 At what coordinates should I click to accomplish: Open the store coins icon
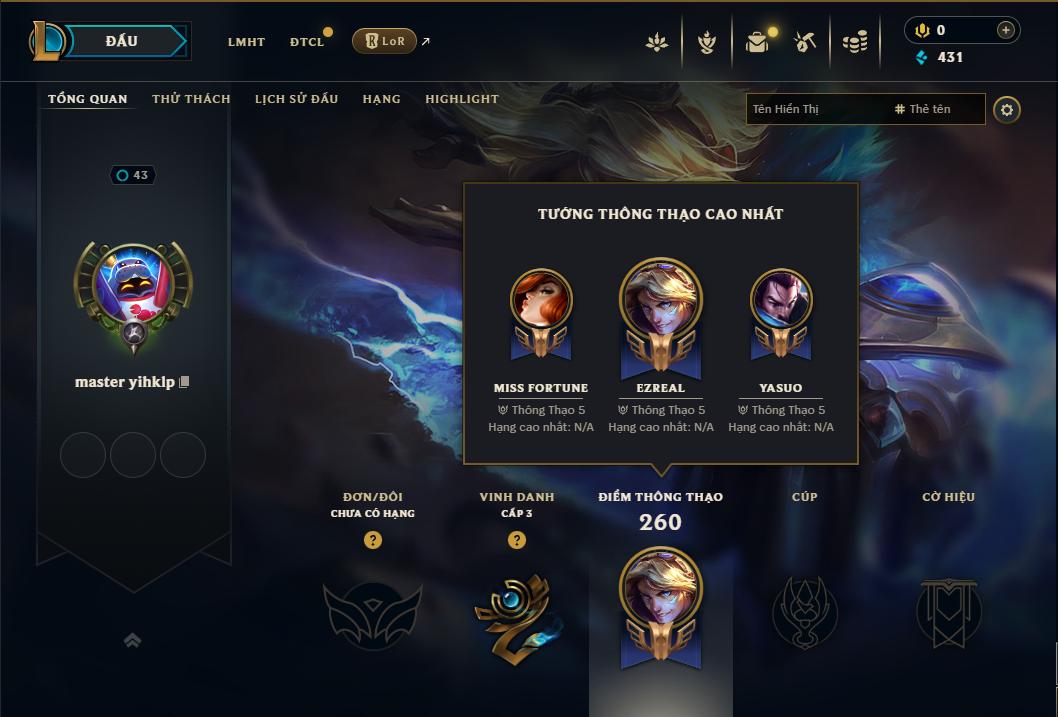click(x=854, y=42)
